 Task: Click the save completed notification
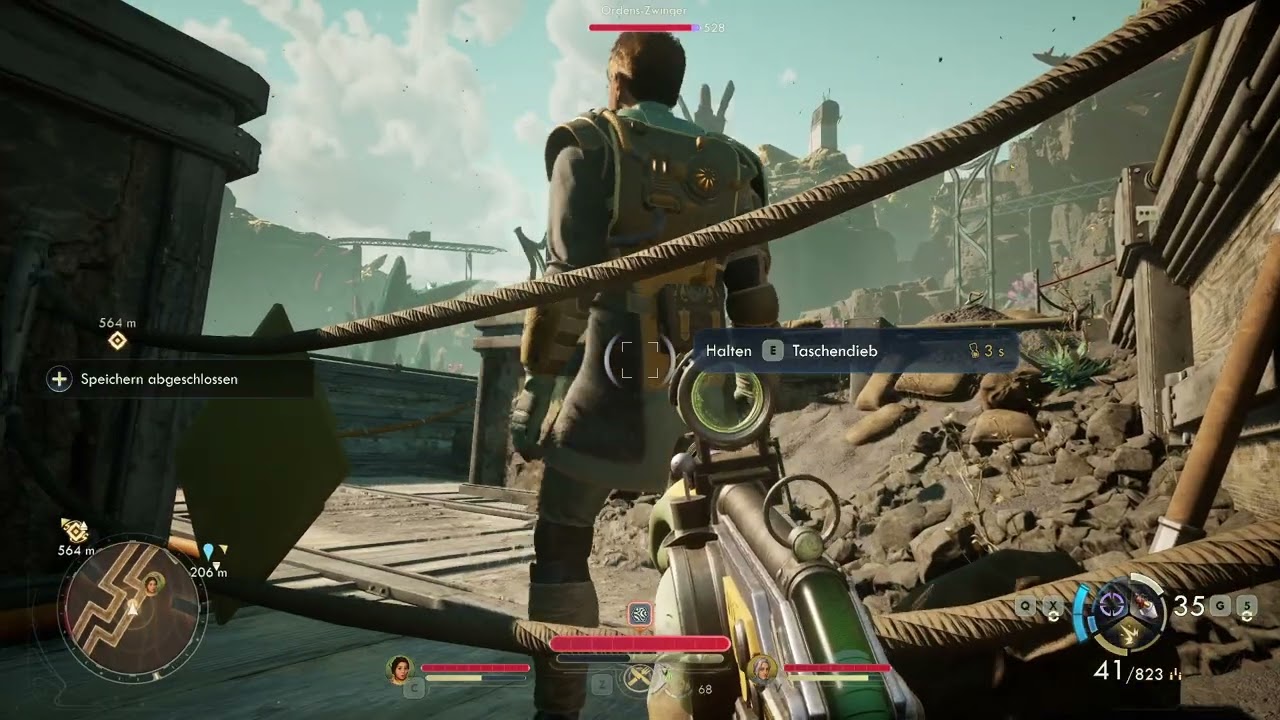click(x=159, y=379)
